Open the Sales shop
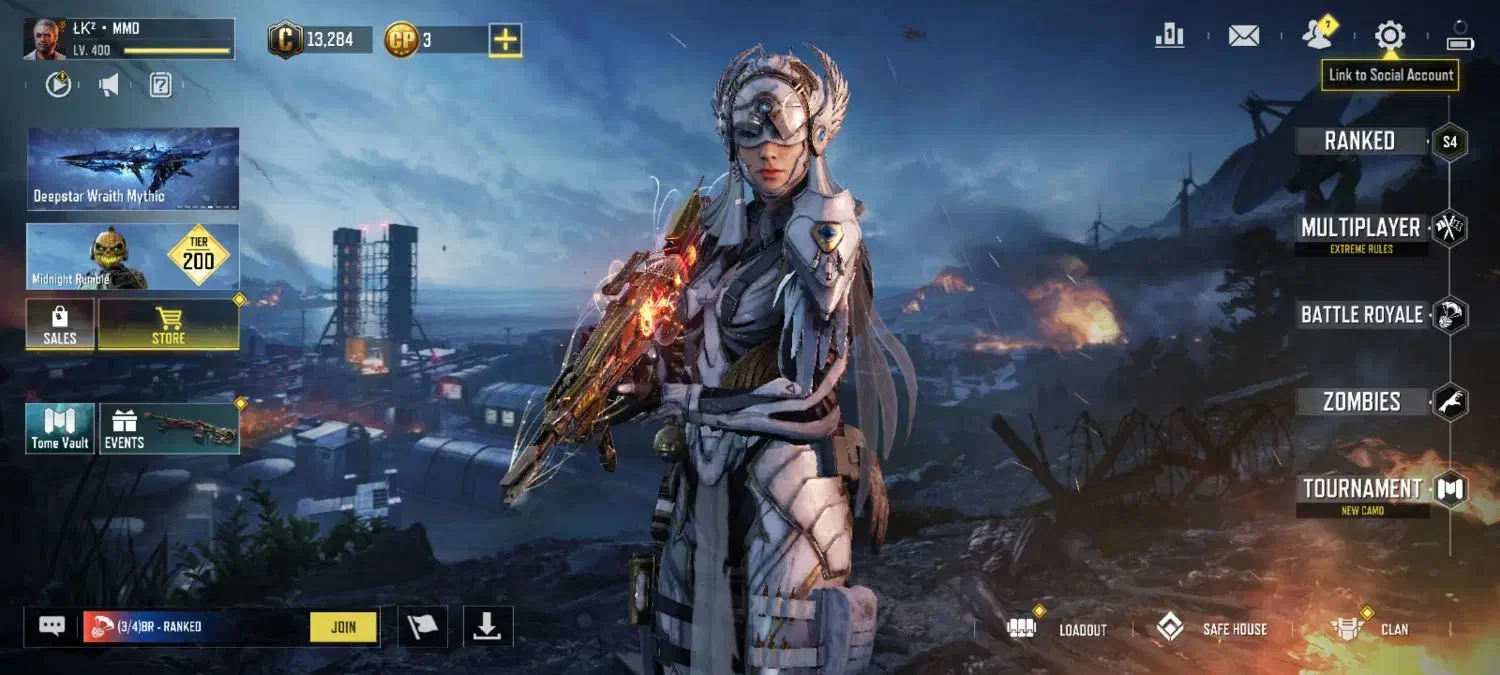The image size is (1500, 675). (x=60, y=325)
